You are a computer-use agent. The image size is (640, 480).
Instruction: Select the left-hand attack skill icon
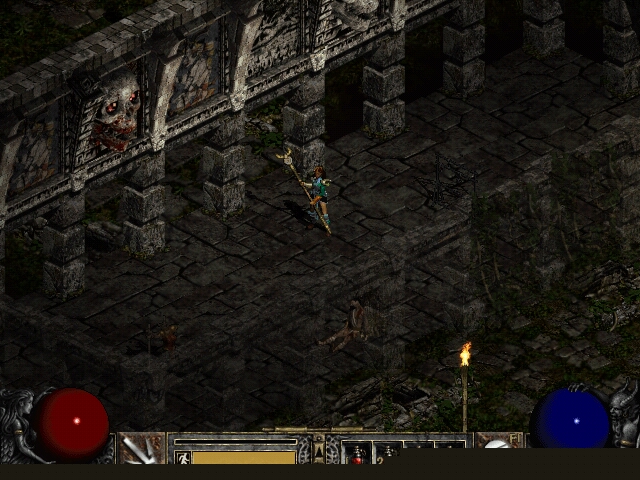click(x=141, y=449)
